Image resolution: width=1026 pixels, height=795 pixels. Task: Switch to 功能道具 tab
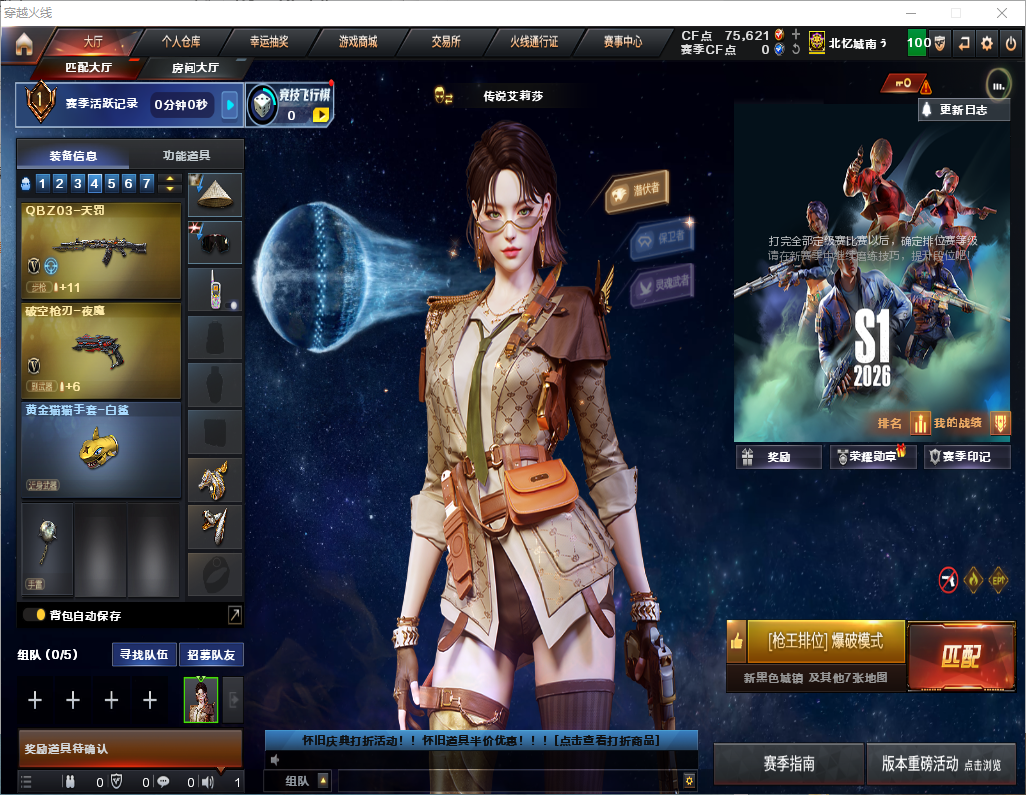click(186, 155)
